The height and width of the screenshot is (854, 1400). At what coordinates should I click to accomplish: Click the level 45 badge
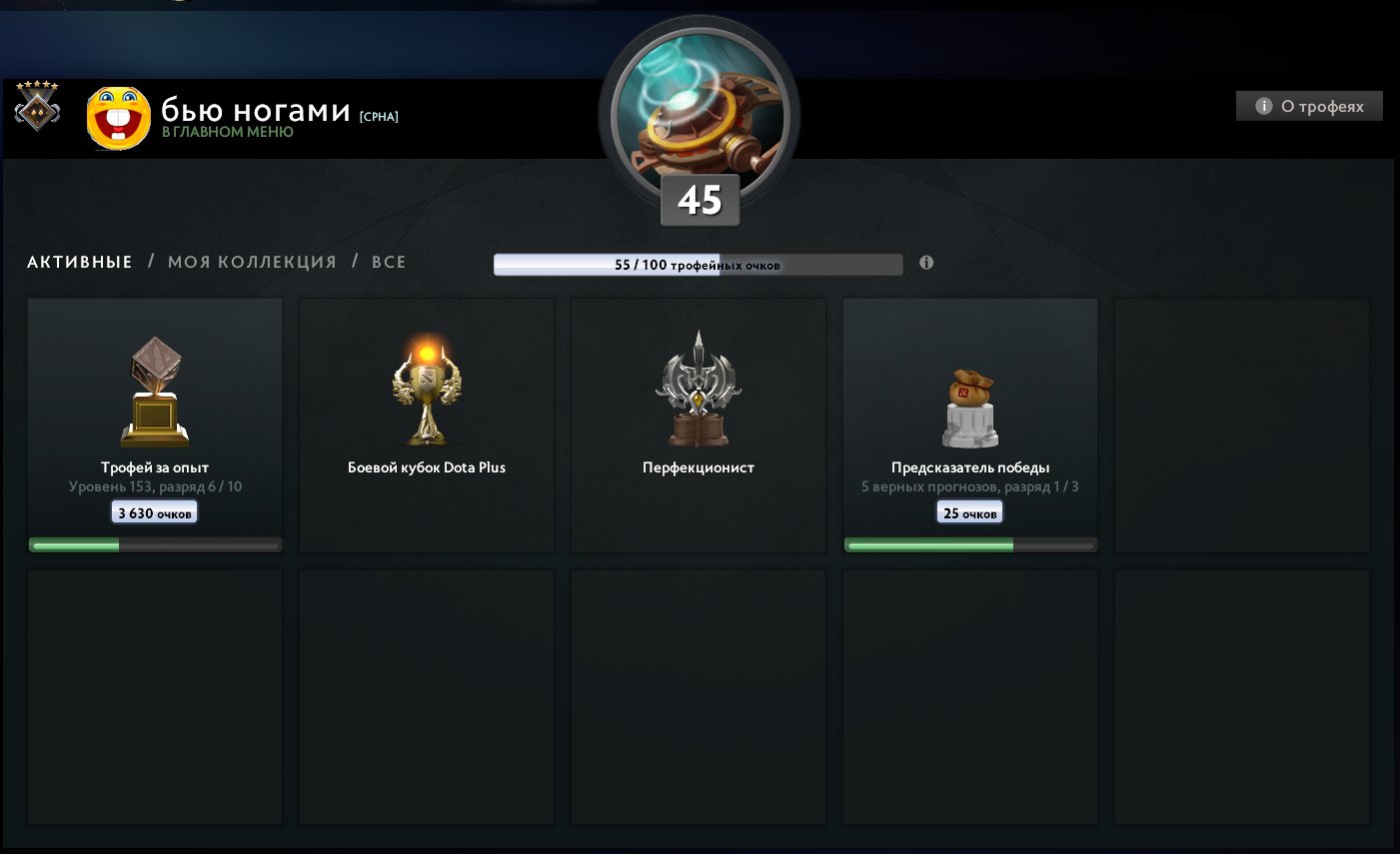(x=700, y=199)
